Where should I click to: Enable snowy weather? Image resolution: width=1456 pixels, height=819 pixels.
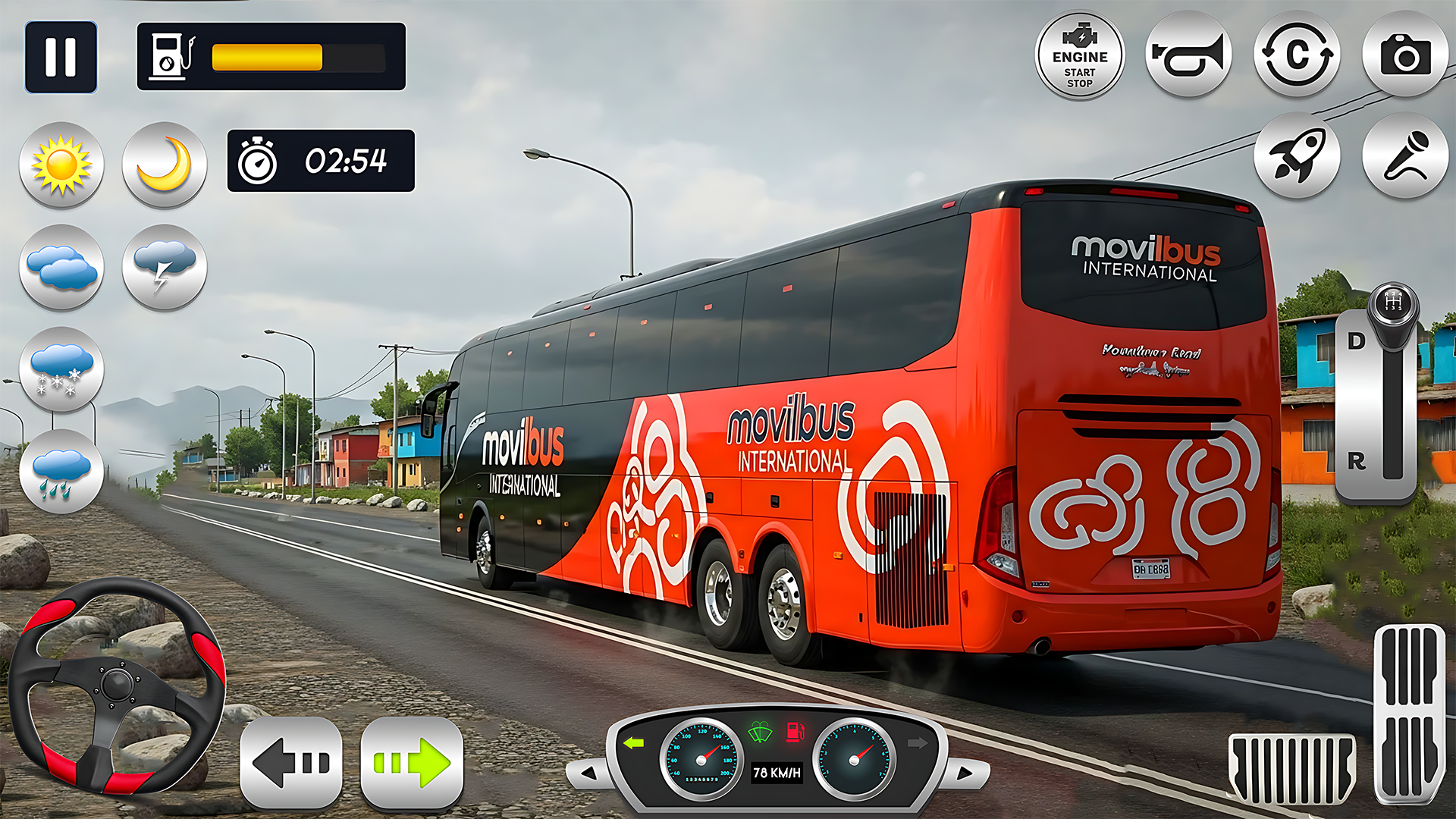coord(61,370)
